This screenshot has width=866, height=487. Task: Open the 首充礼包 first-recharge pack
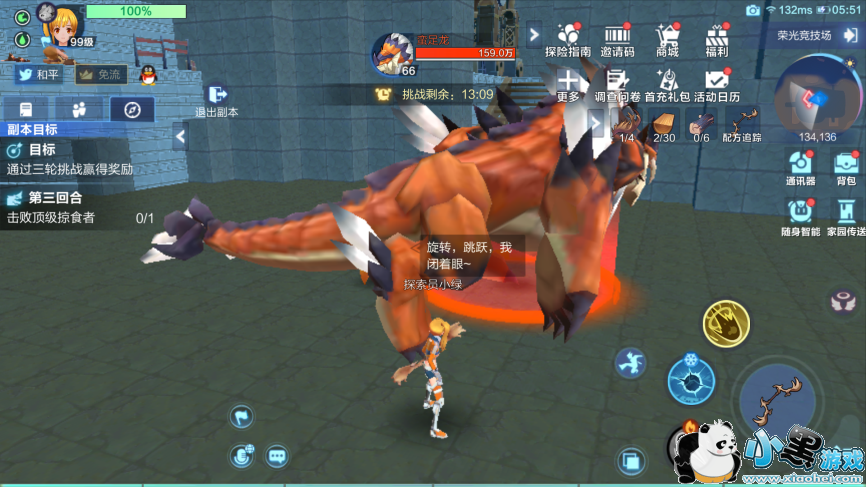tap(667, 85)
